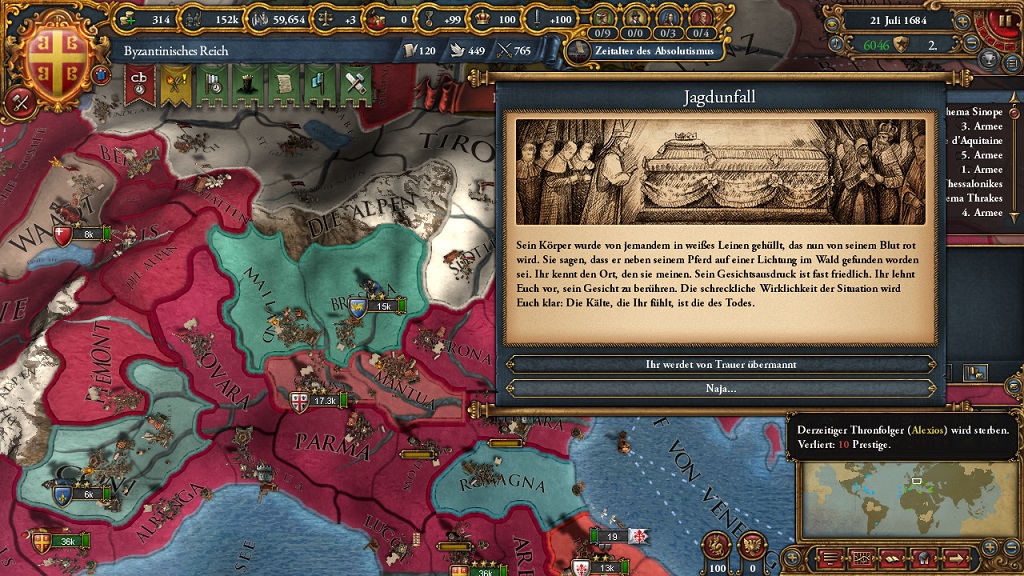This screenshot has width=1024, height=576.
Task: Open the helmet button below the minimap
Action: tap(926, 557)
